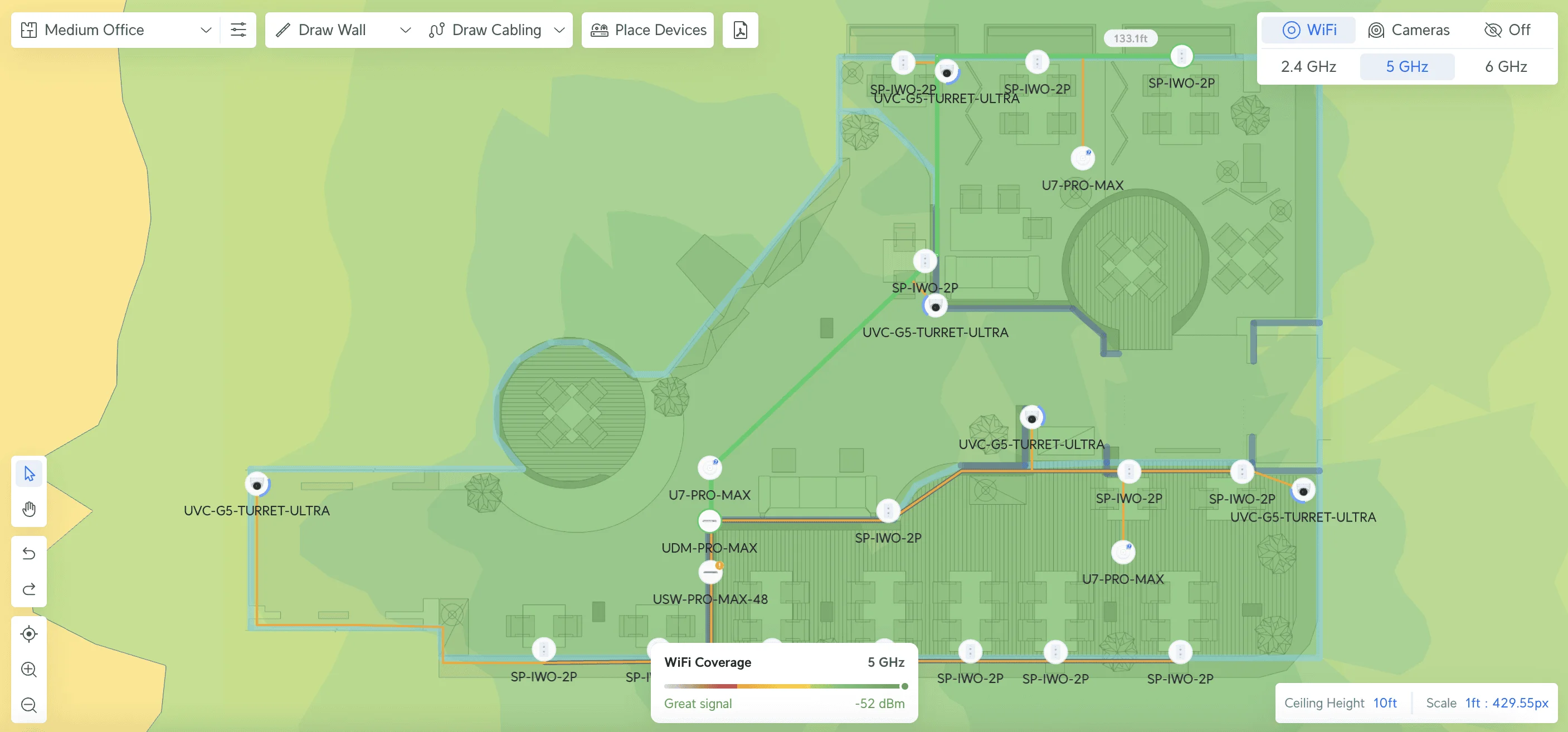Click the zoom out magnifier icon
The height and width of the screenshot is (732, 1568).
click(28, 705)
